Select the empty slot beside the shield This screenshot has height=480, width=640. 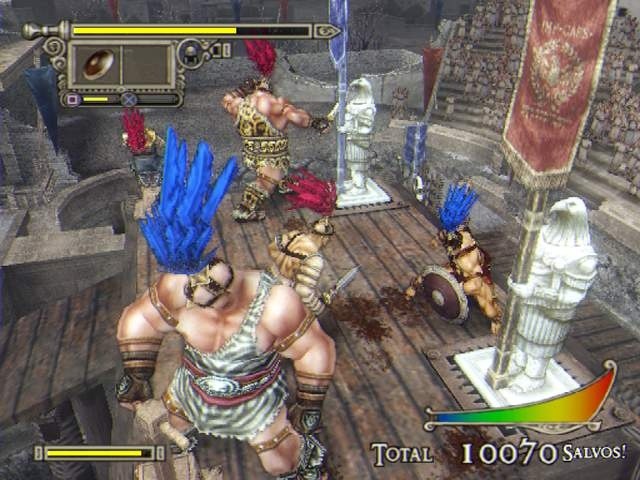coord(145,64)
